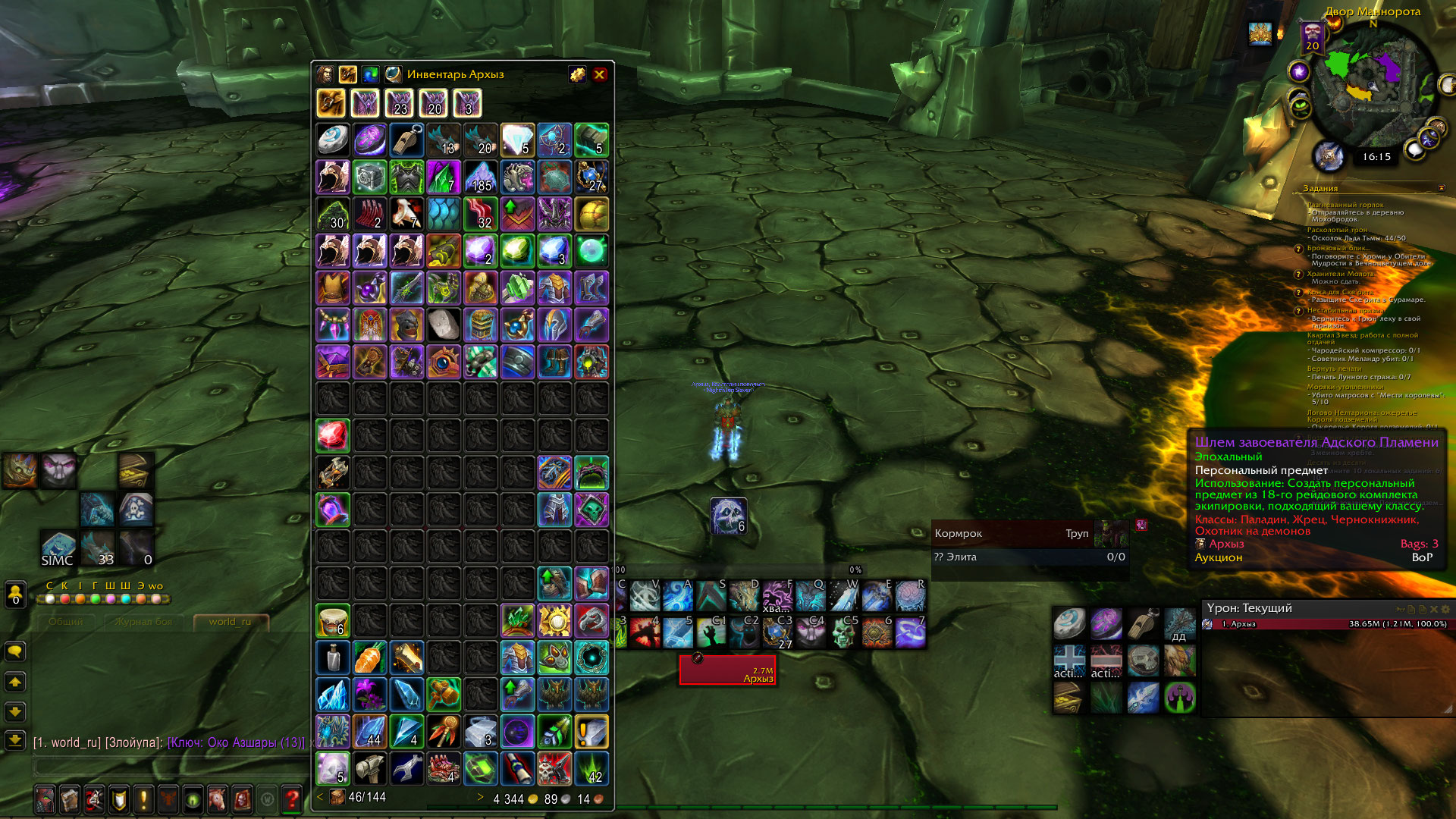The image size is (1456, 819).
Task: Select the Hearthstone in the bag
Action: tap(332, 140)
